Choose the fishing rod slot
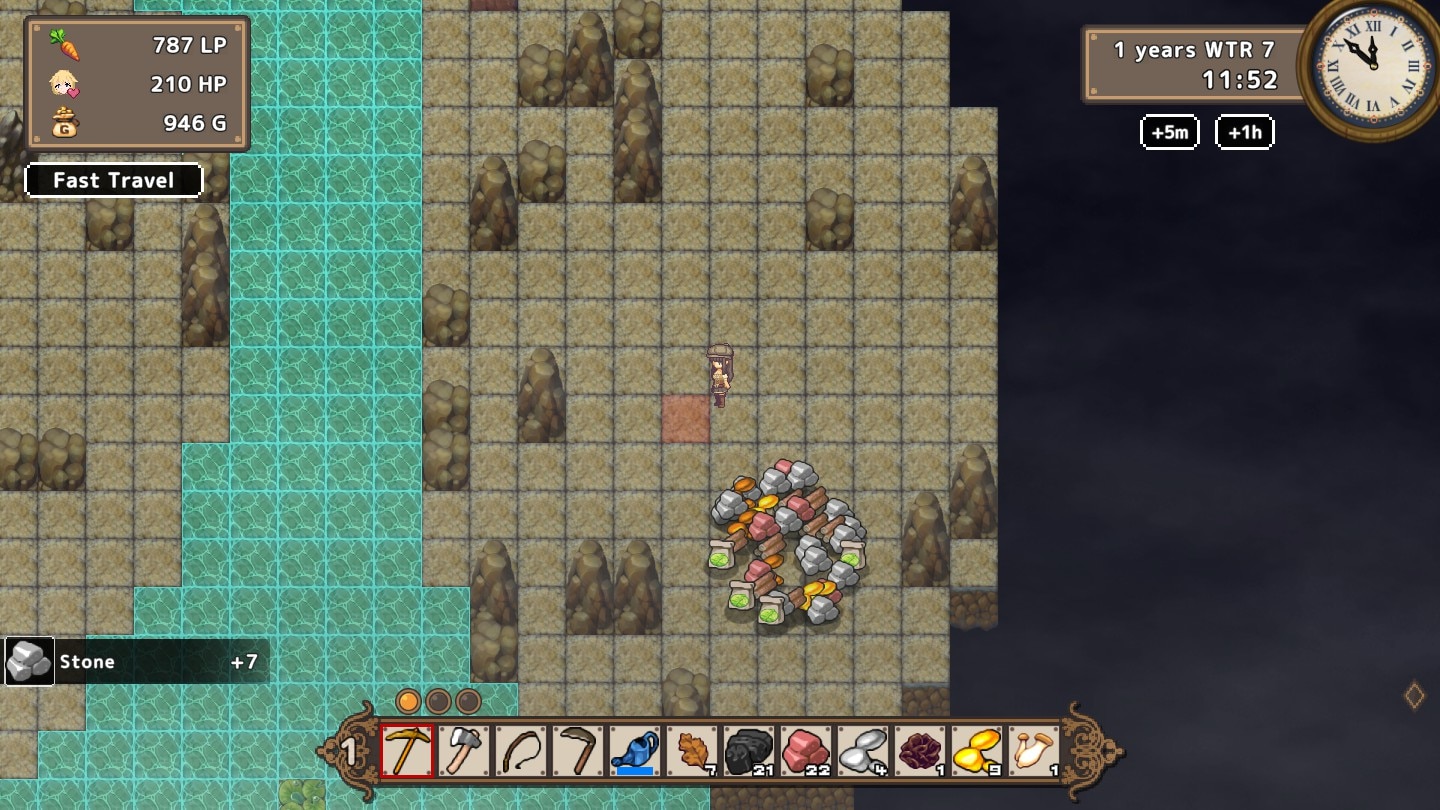This screenshot has width=1440, height=810. tap(521, 750)
